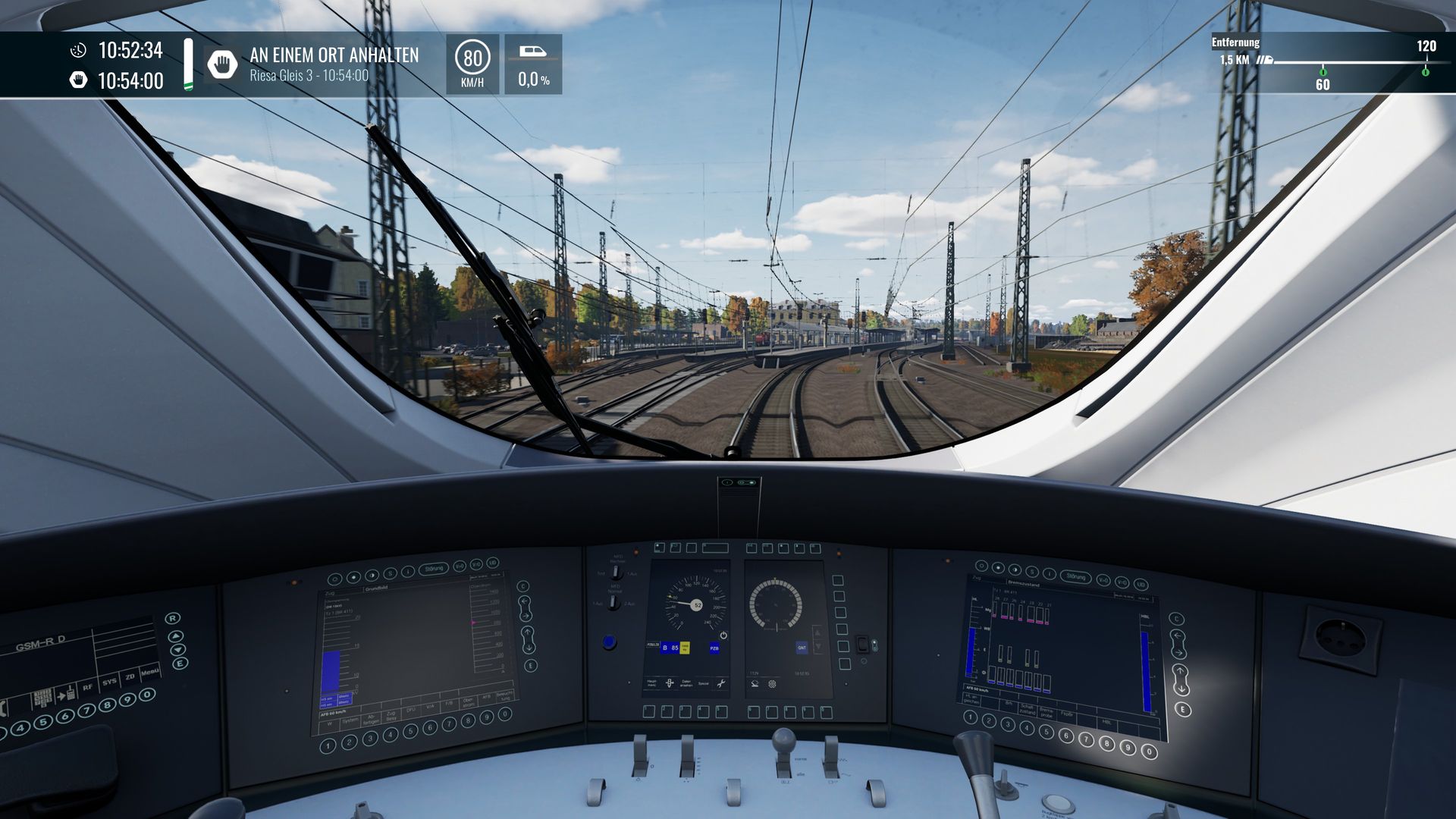Screen dimensions: 1456x819
Task: Click the train gradient indicator icon
Action: pyautogui.click(x=533, y=52)
